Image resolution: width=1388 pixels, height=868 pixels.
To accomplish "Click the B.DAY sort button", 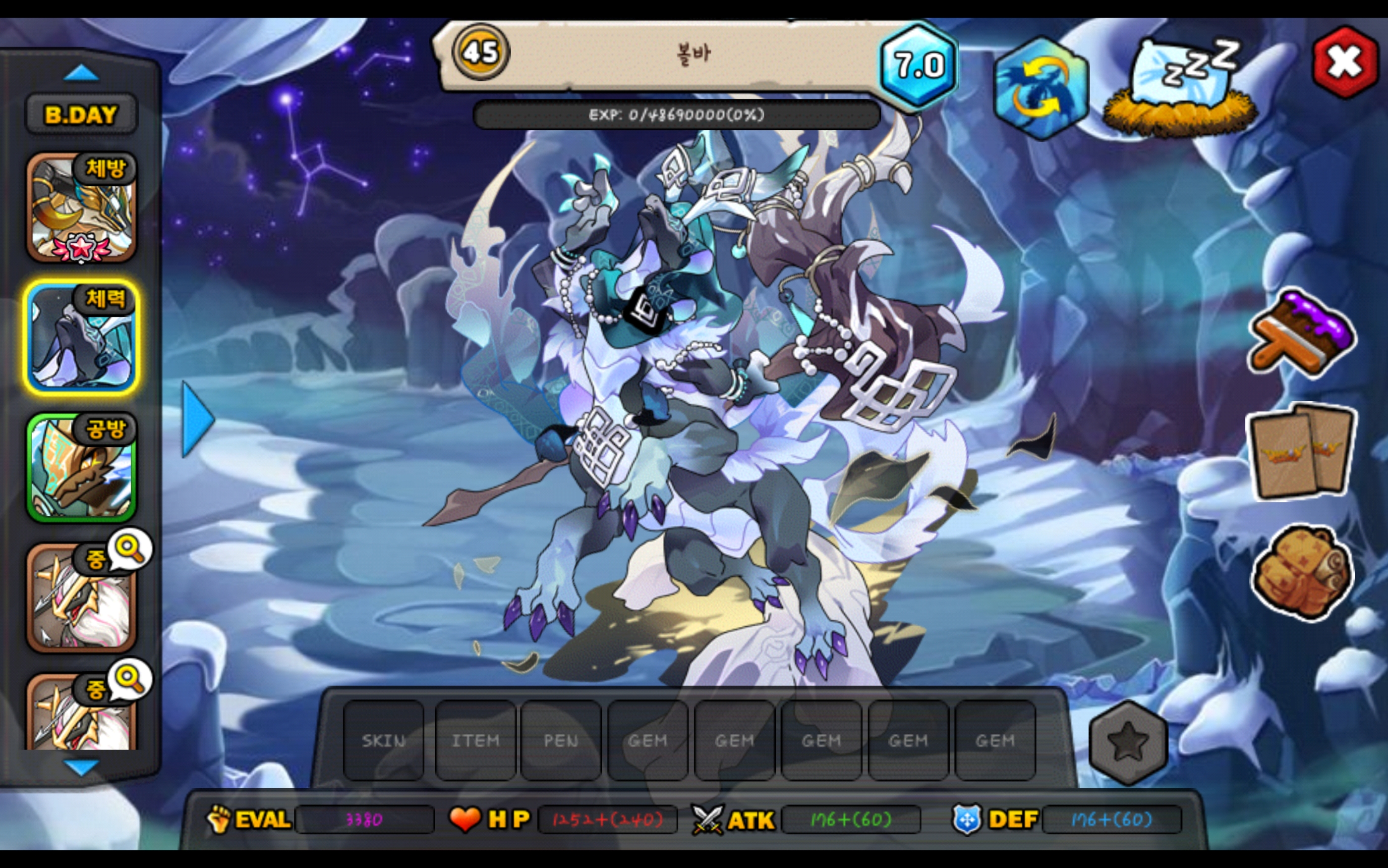I will 81,115.
